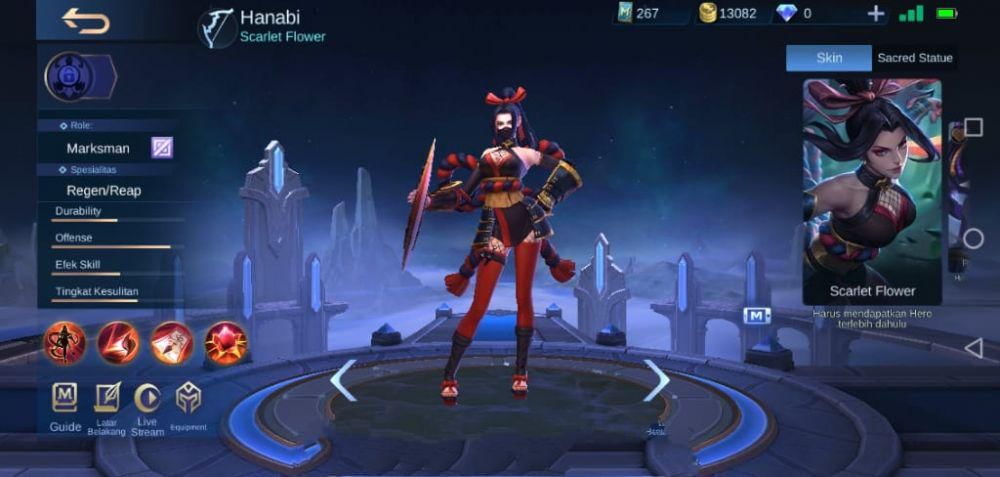This screenshot has height=477, width=1000.
Task: Click the plus button to add diamonds
Action: 875,13
